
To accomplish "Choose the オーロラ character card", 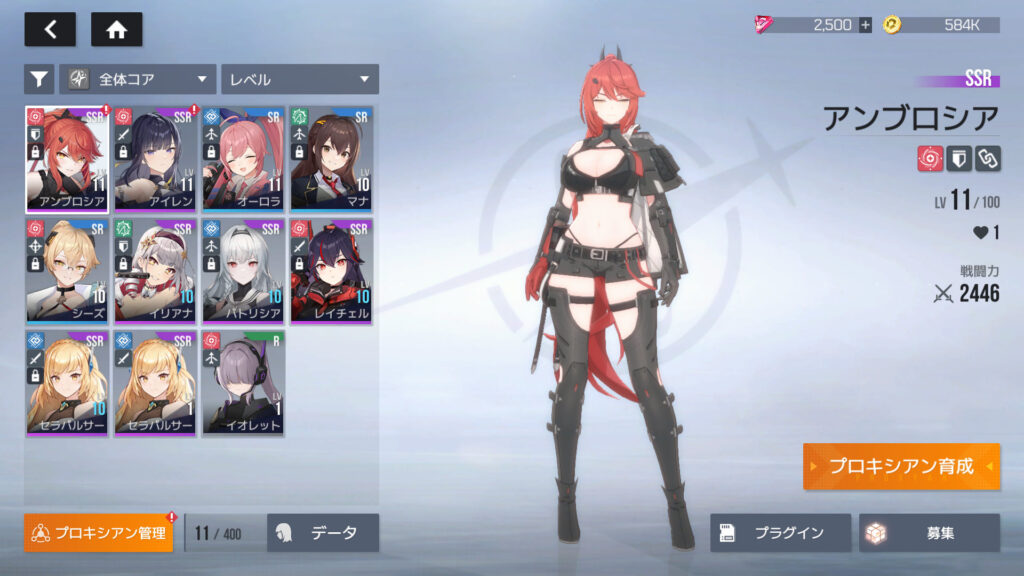I will [x=244, y=158].
